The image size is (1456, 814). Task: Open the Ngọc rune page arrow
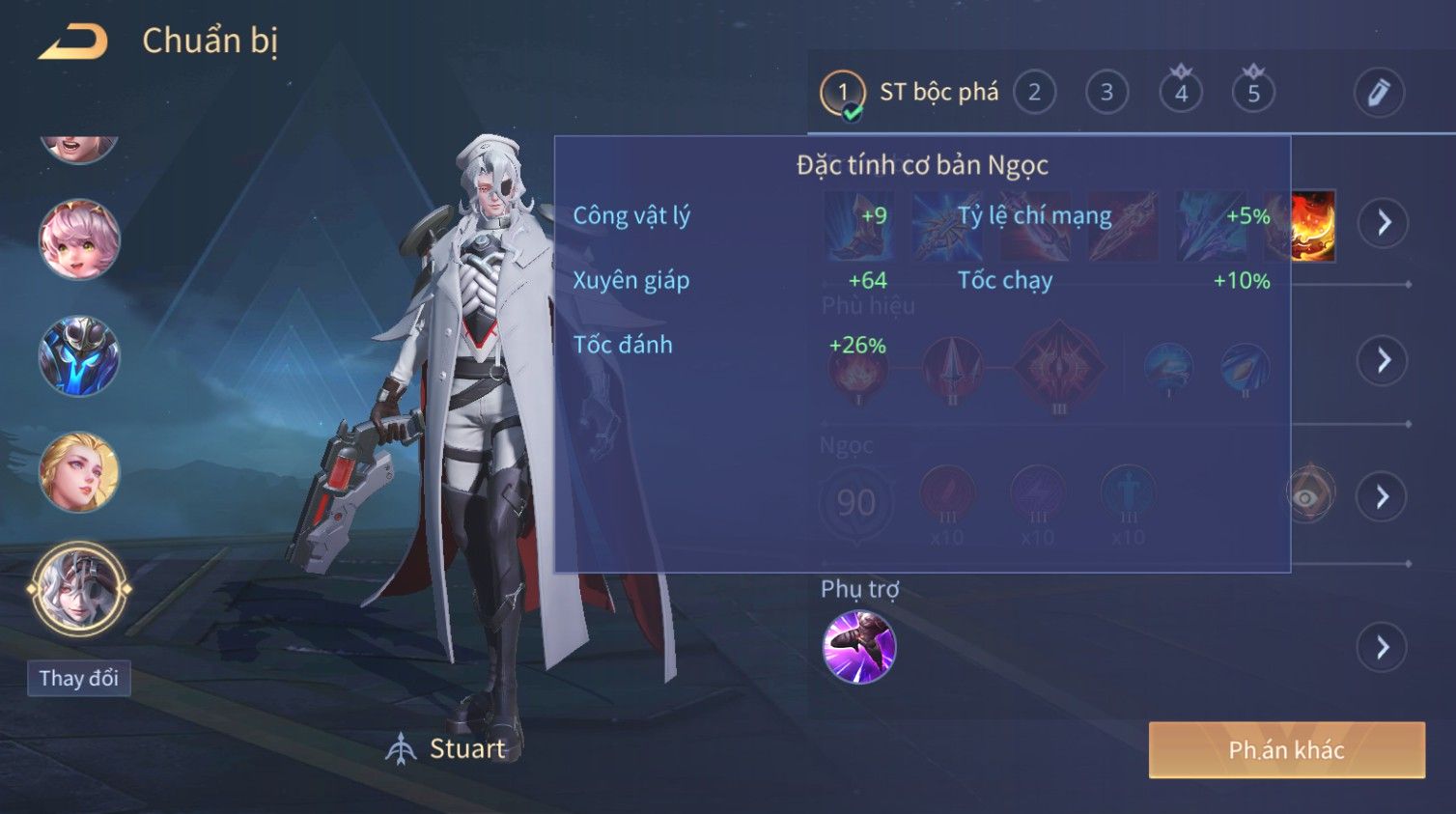pyautogui.click(x=1383, y=496)
